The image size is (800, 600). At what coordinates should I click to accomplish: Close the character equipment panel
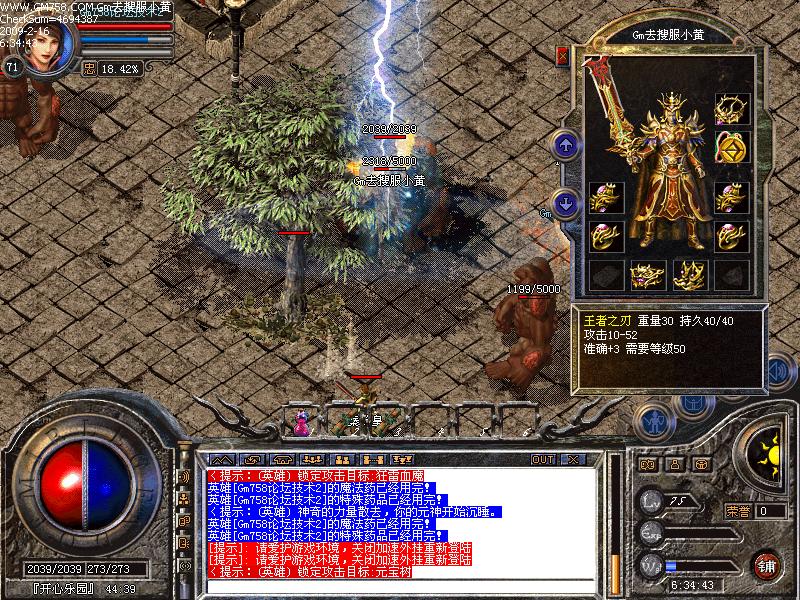[x=562, y=55]
